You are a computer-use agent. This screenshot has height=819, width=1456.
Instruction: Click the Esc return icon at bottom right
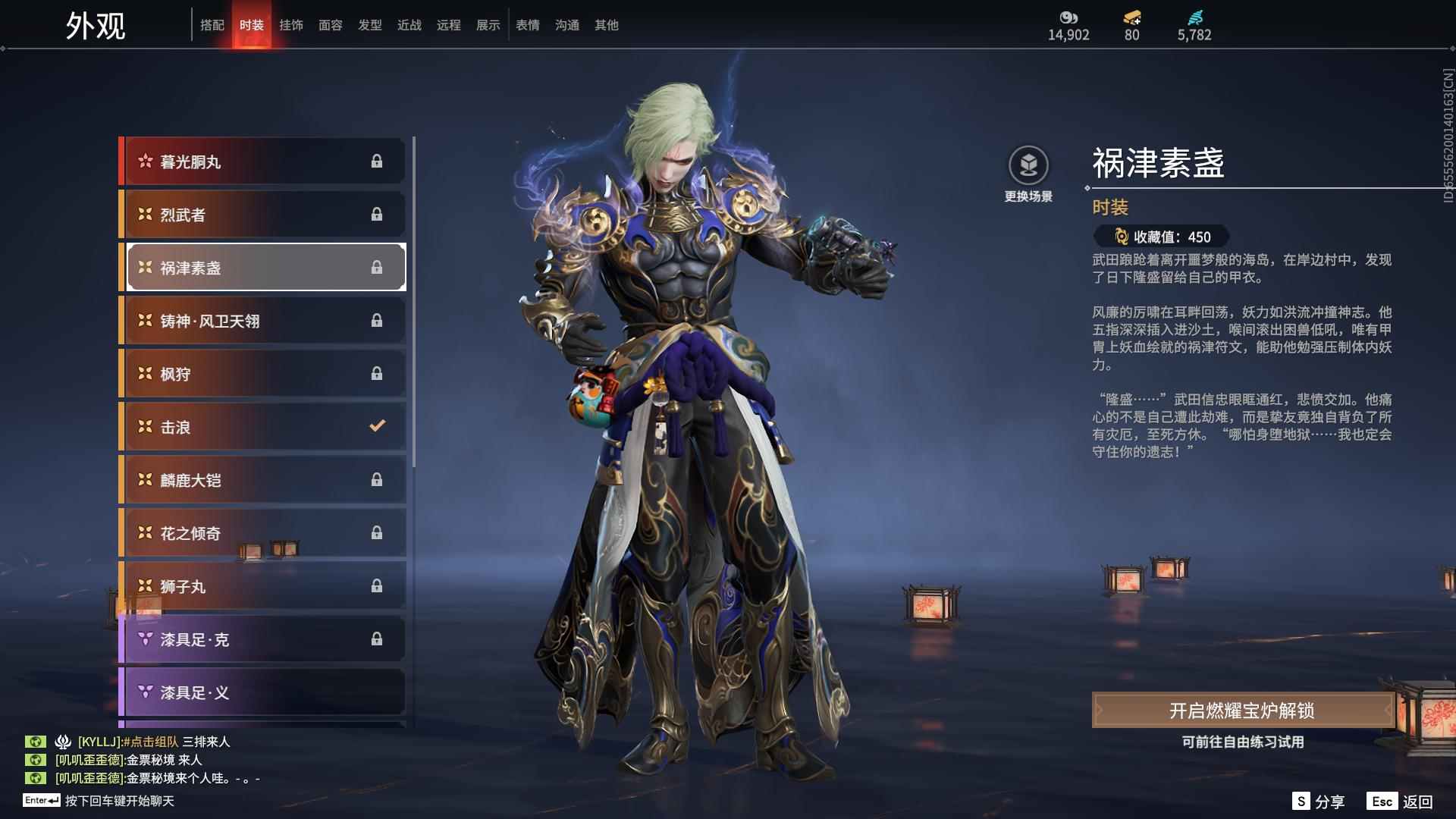1383,800
